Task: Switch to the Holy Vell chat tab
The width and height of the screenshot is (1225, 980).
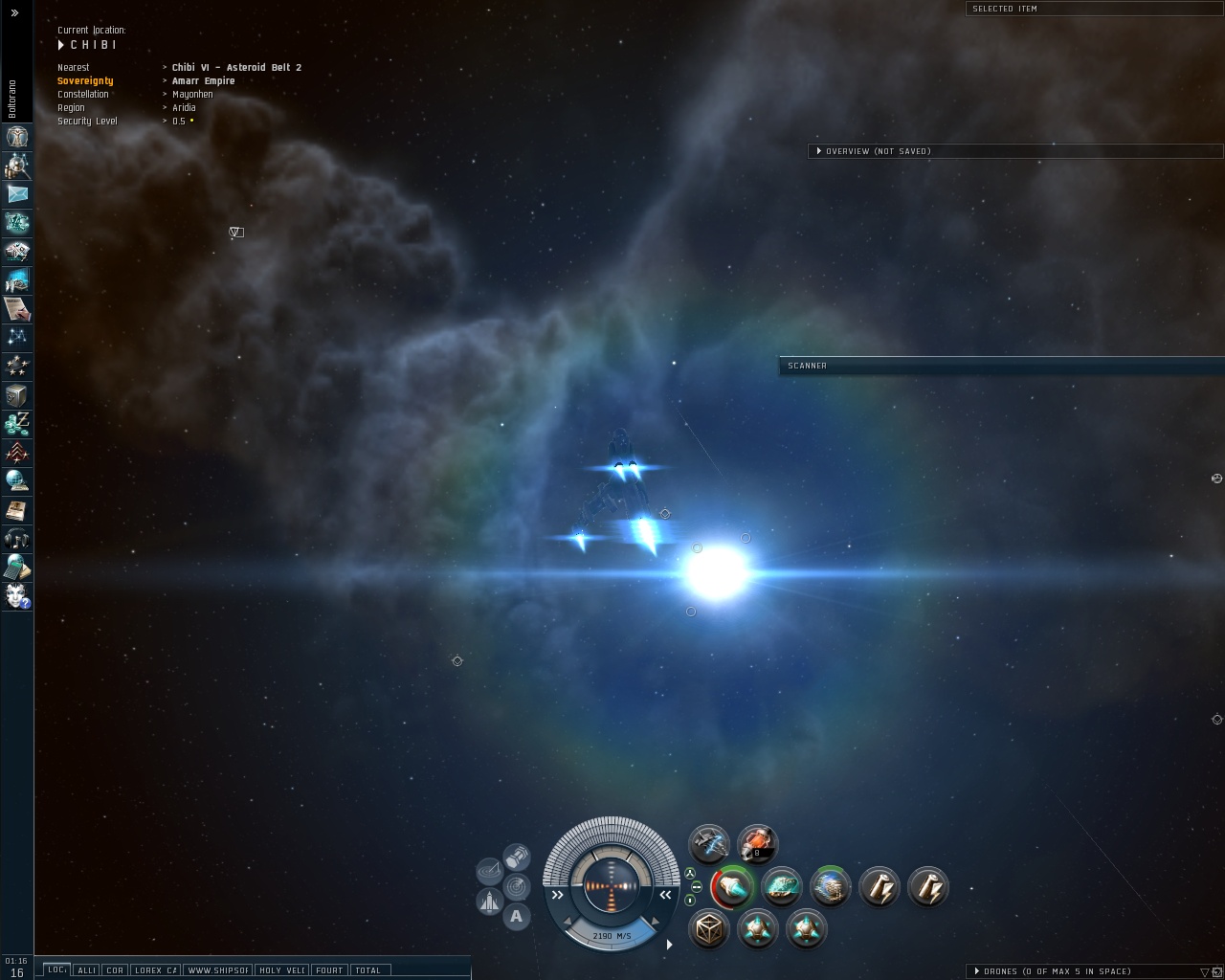Action: [281, 970]
